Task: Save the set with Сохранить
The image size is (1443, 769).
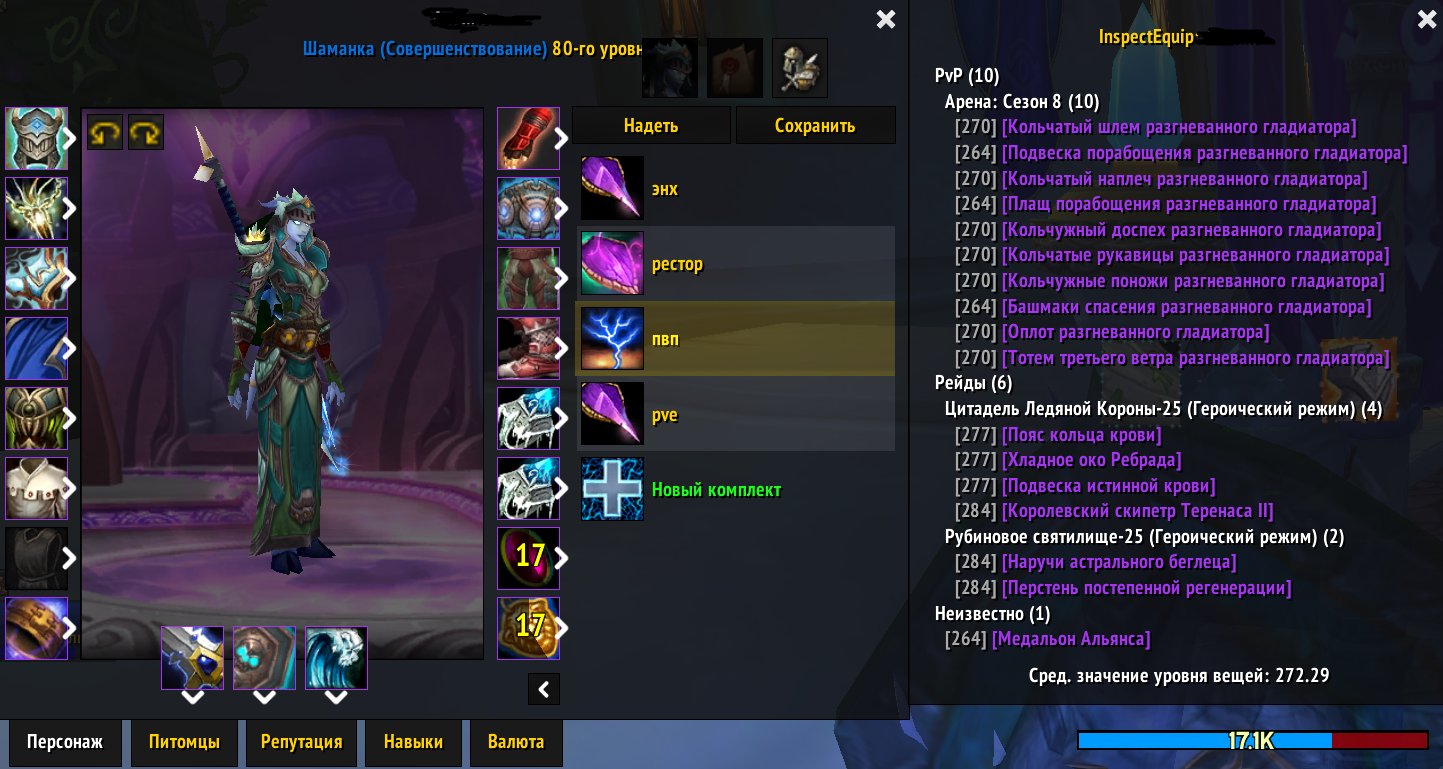Action: [x=815, y=126]
